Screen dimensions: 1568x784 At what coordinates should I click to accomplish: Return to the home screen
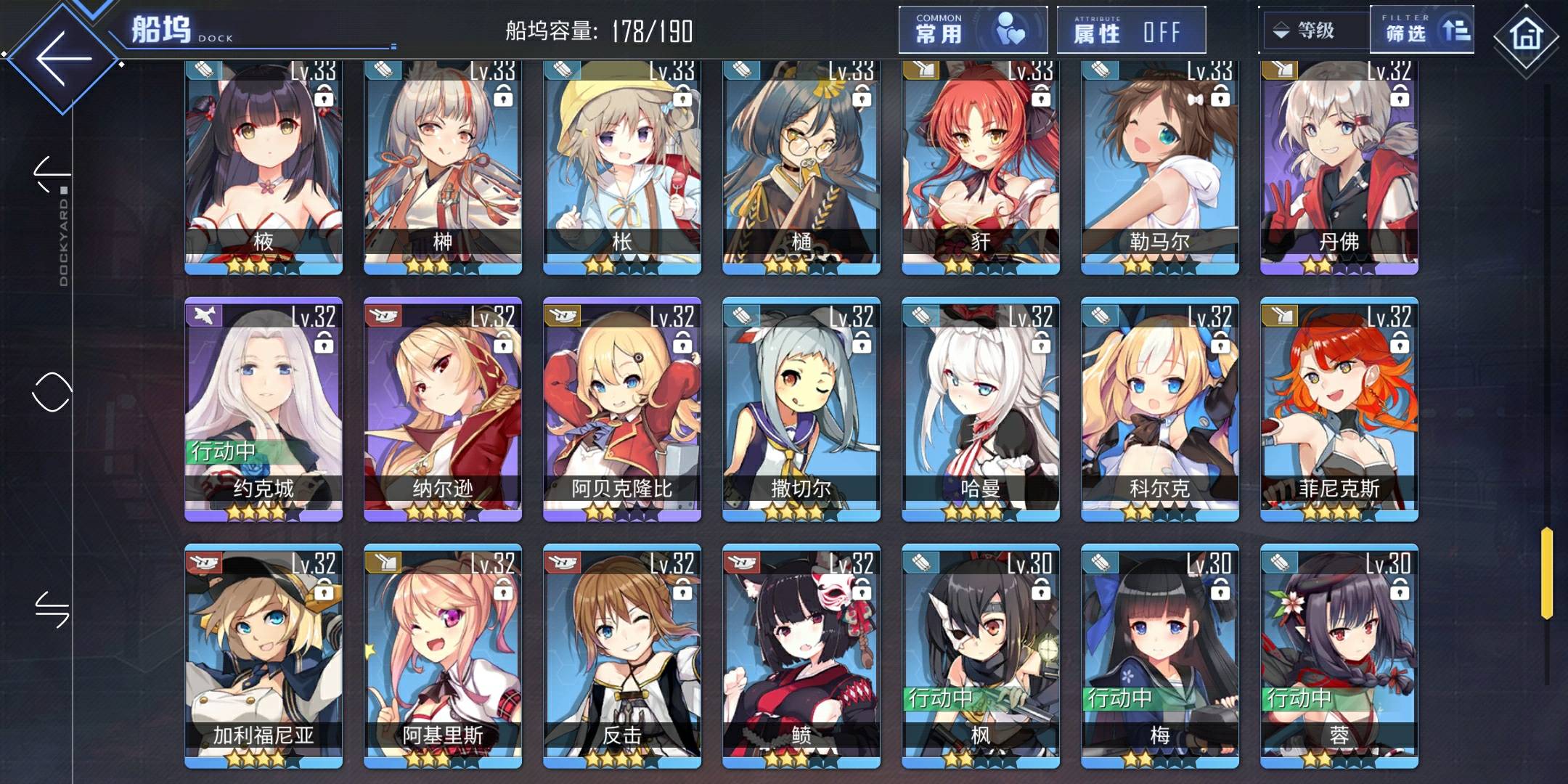pos(1526,35)
